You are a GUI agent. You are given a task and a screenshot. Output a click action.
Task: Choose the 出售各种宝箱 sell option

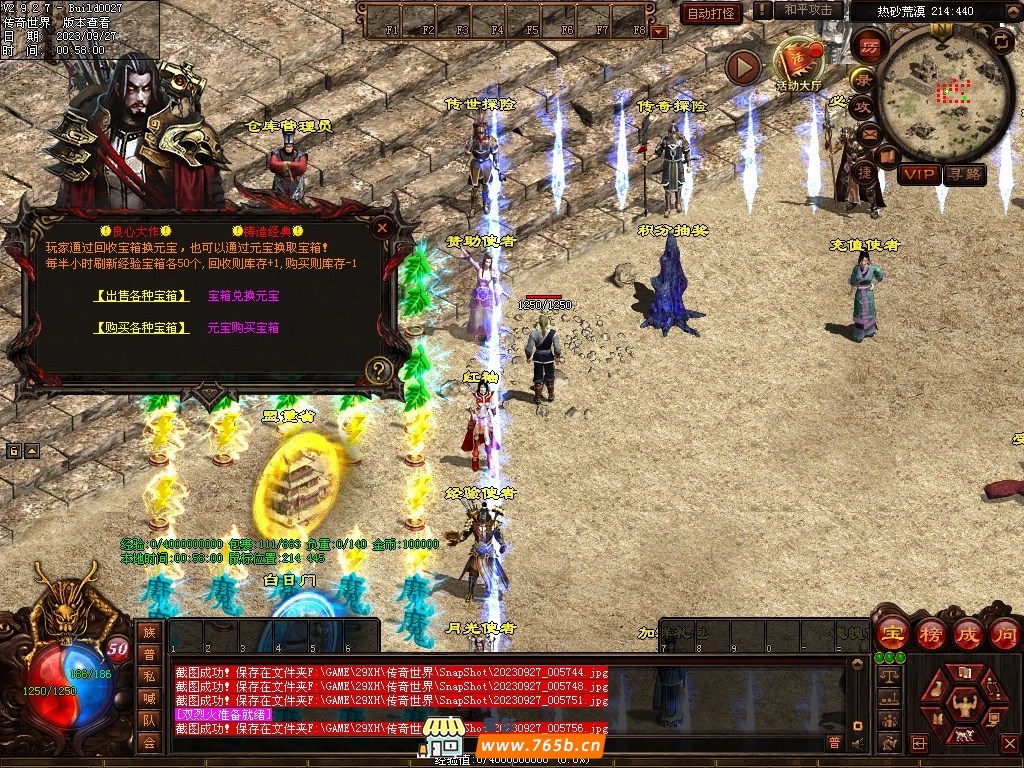[x=141, y=296]
